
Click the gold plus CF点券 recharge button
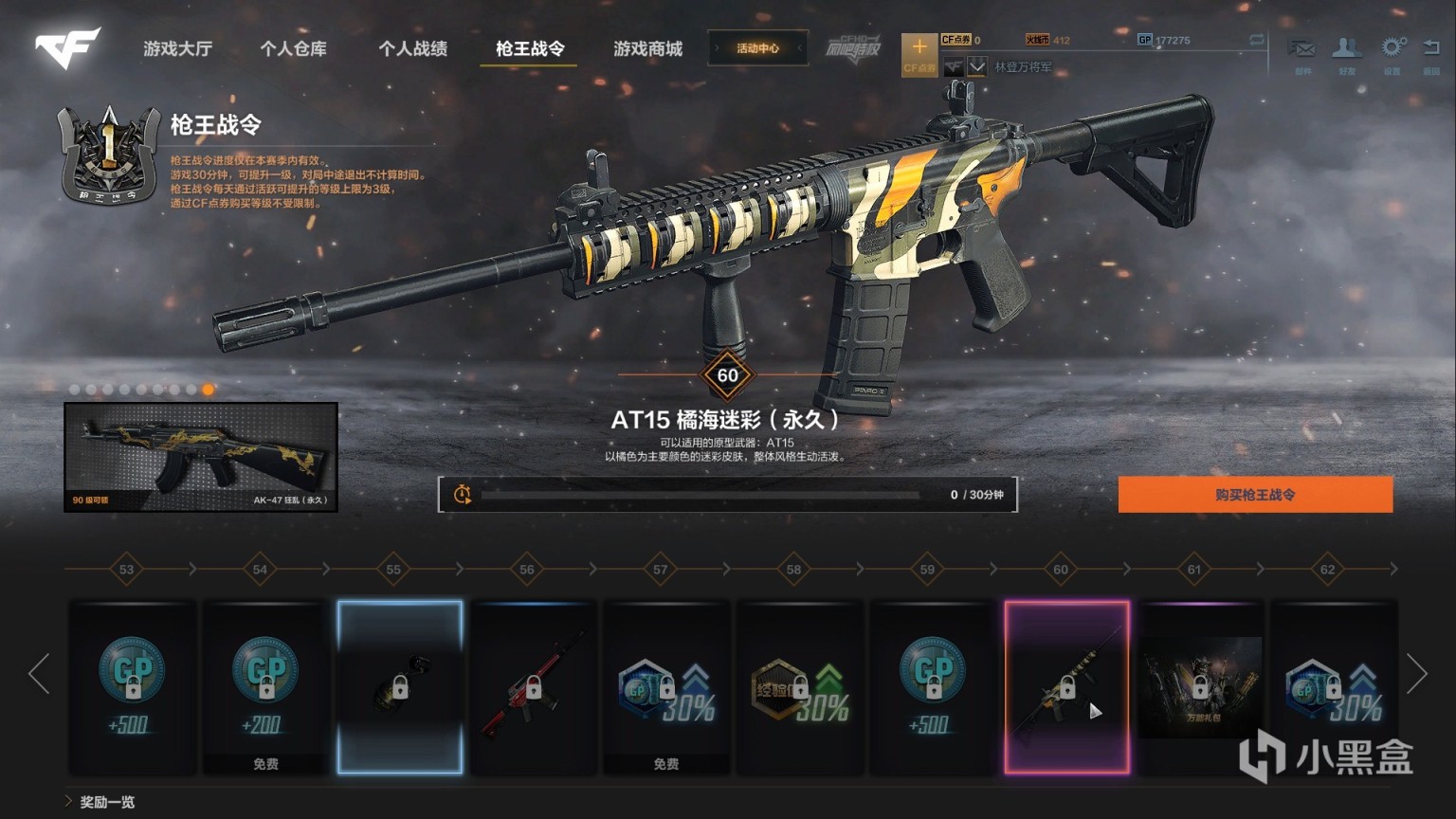coord(919,54)
